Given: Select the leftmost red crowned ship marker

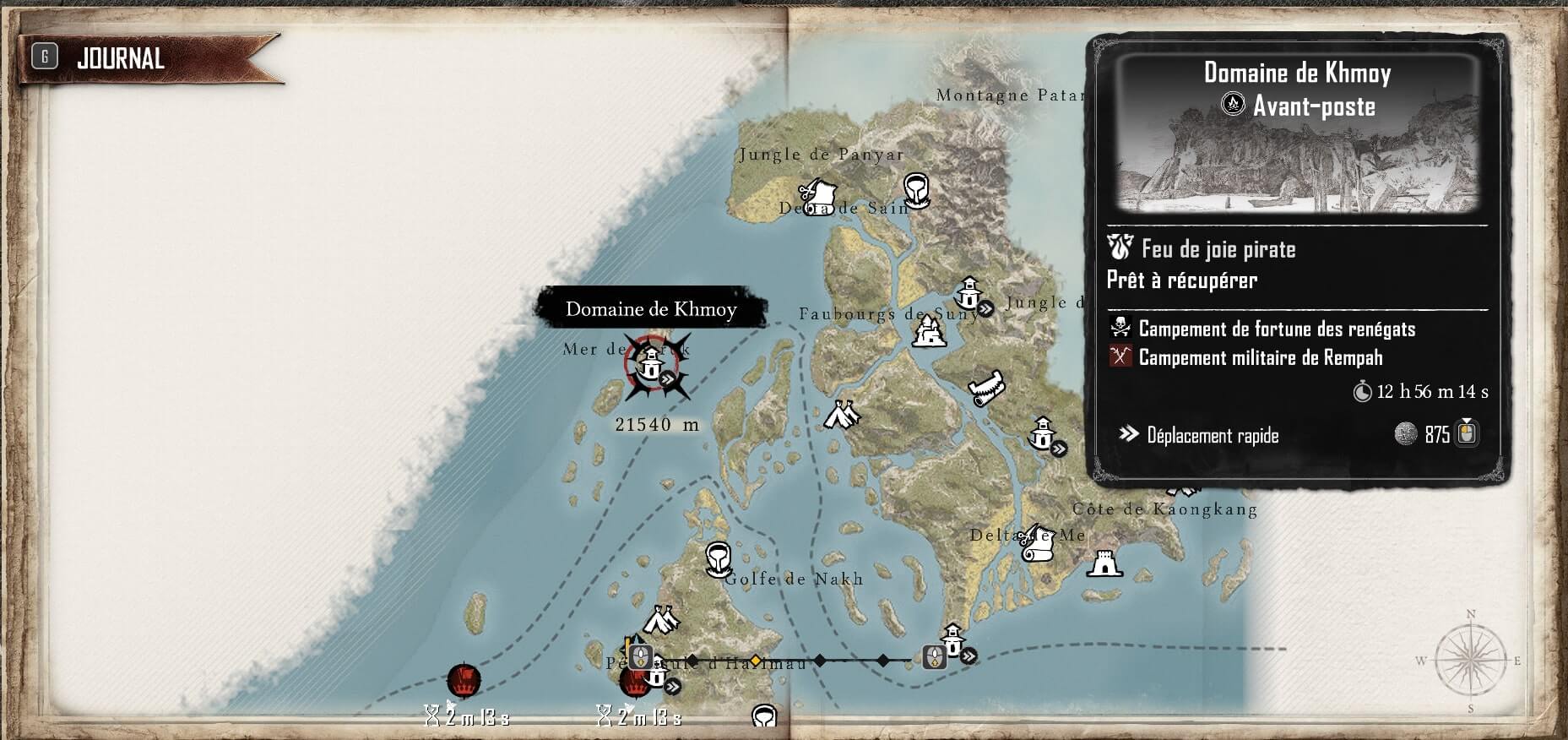Looking at the screenshot, I should (464, 680).
